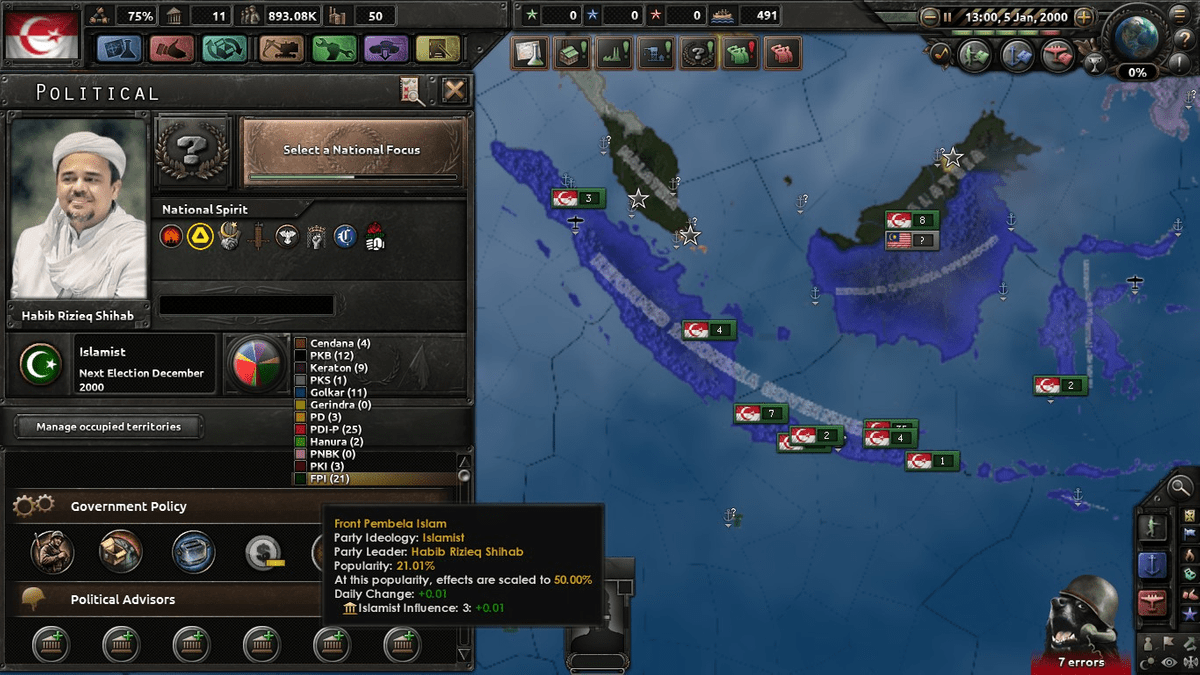The width and height of the screenshot is (1200, 675).
Task: Click the cardboard box trade policy icon
Action: pos(121,551)
